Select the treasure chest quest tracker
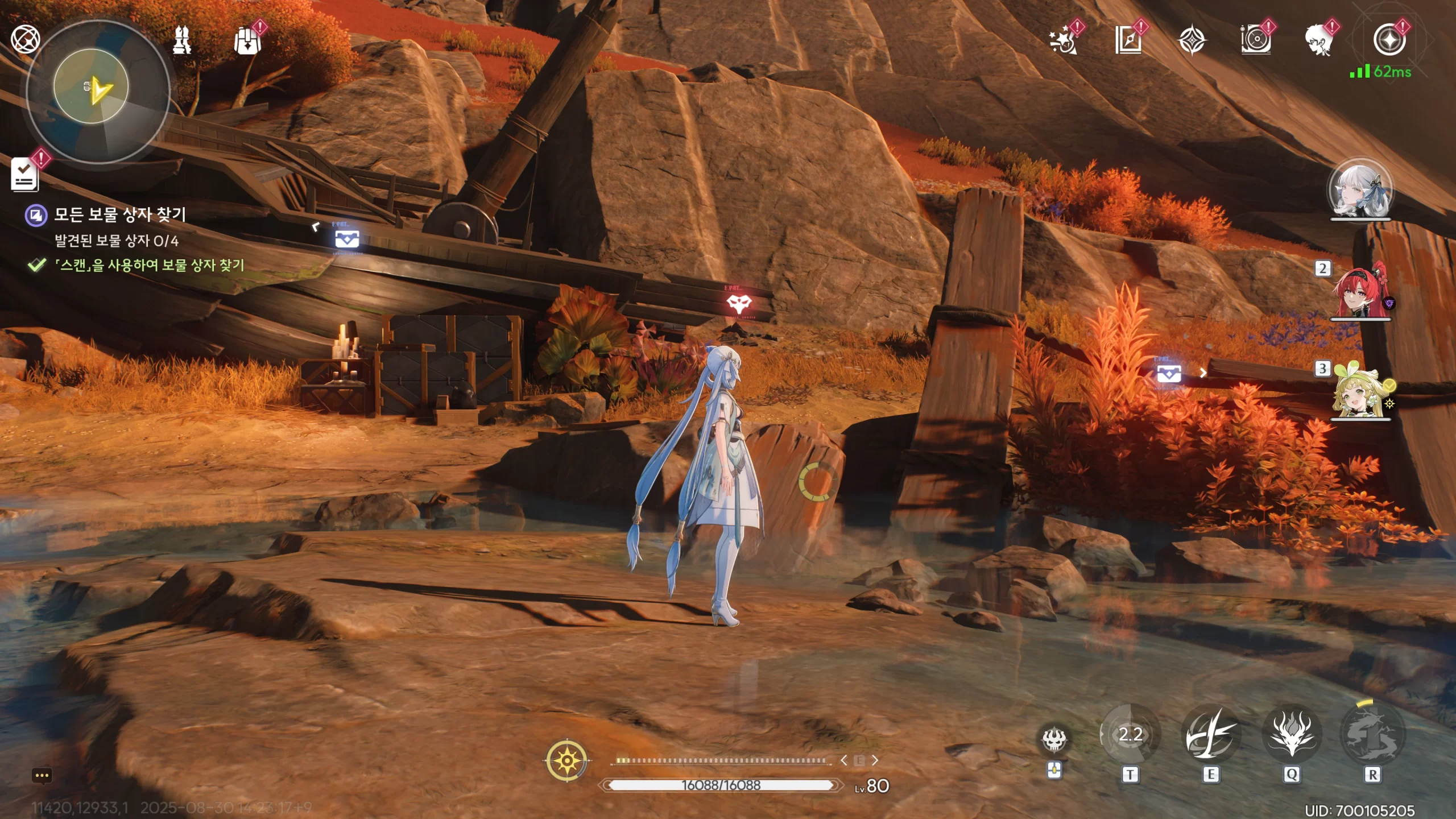The height and width of the screenshot is (819, 1456). [x=119, y=215]
